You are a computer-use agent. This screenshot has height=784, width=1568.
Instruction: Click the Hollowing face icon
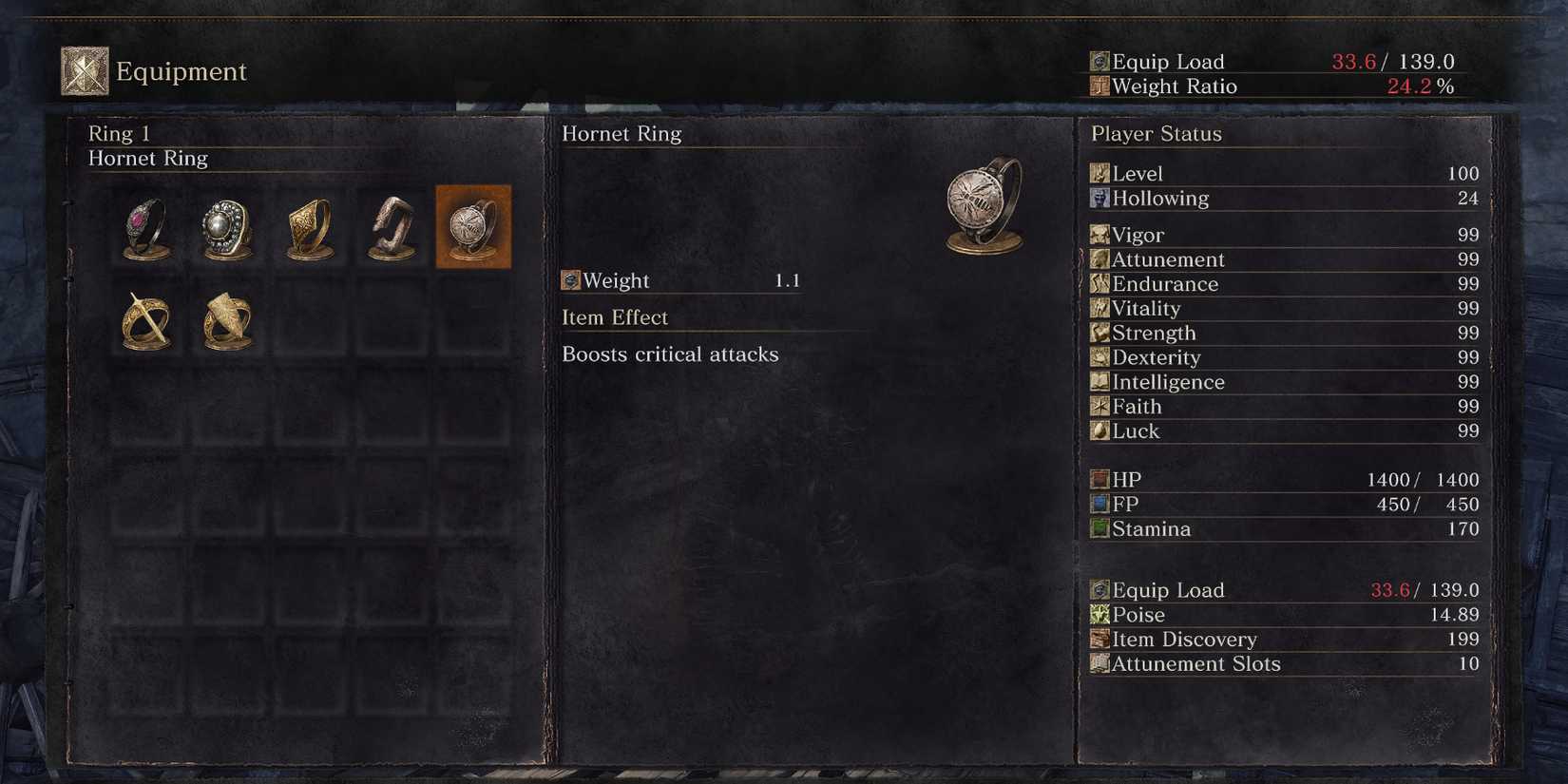point(1100,199)
